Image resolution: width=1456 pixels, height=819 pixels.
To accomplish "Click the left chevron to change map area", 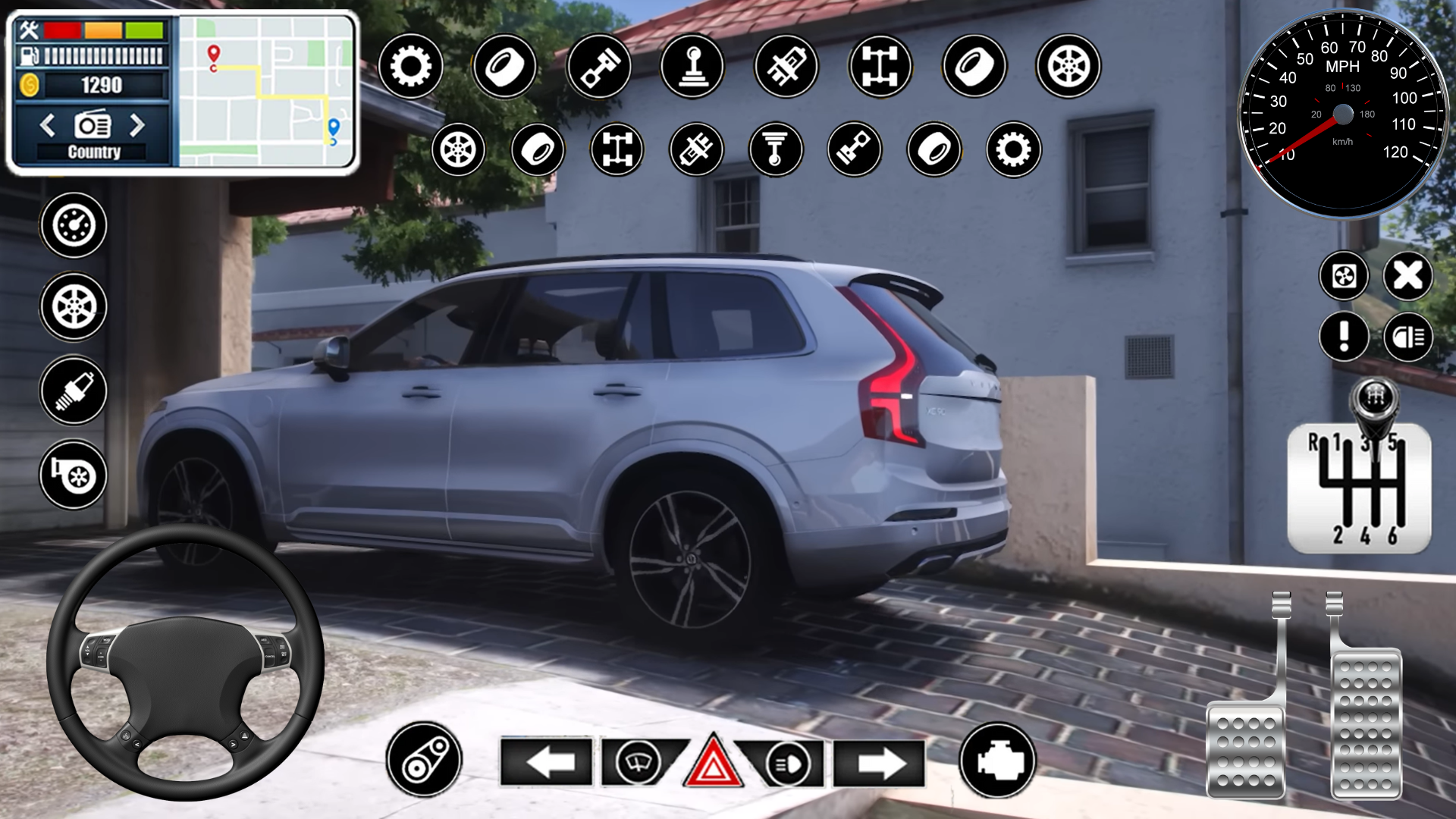I will pos(47,127).
